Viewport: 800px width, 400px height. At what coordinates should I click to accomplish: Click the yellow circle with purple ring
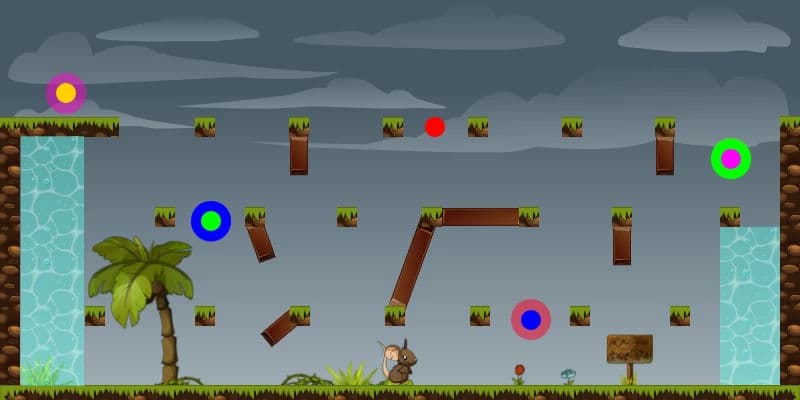[66, 93]
